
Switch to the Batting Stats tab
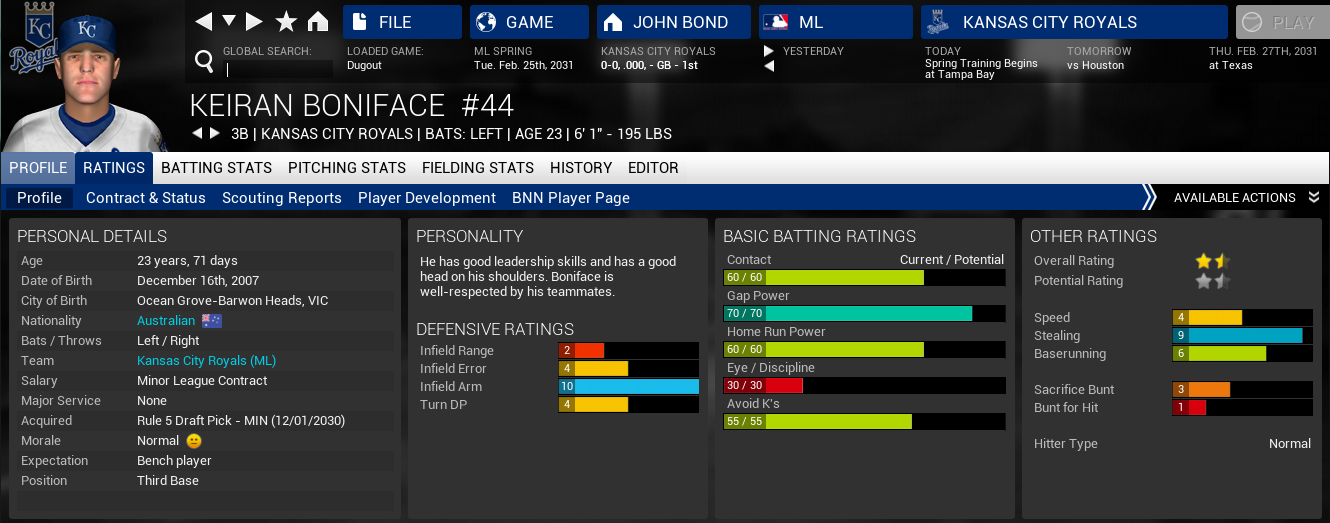point(217,168)
